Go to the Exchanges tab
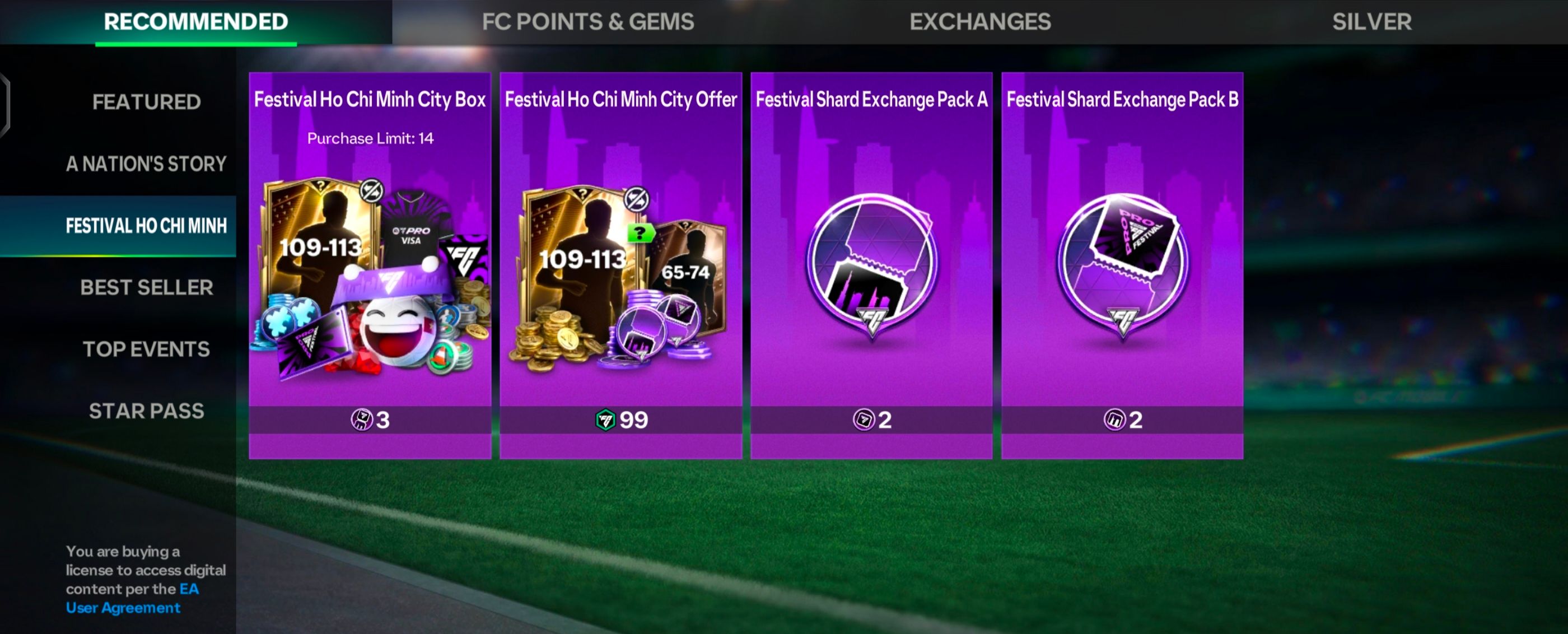 [x=979, y=22]
